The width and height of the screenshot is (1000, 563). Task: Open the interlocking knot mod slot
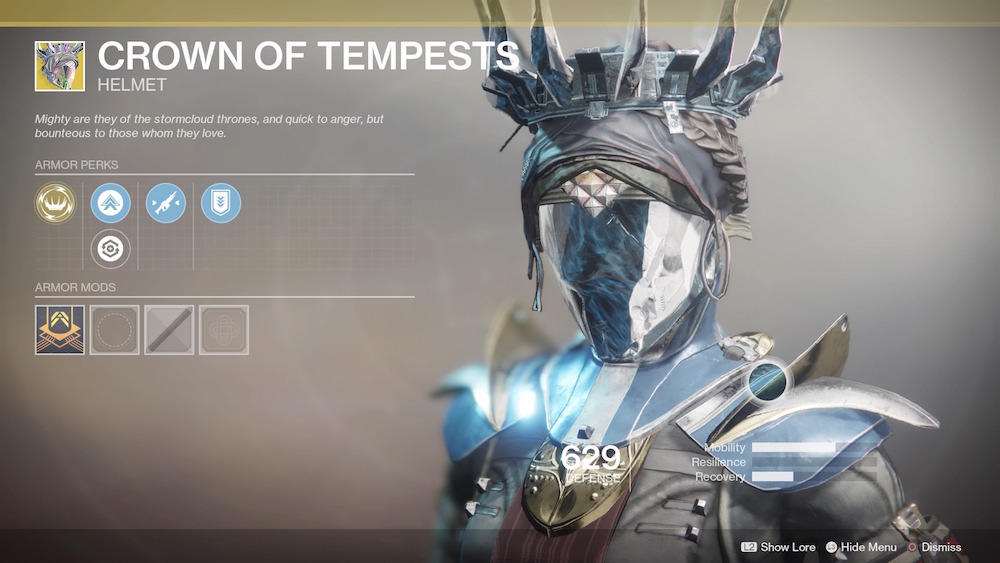(224, 330)
